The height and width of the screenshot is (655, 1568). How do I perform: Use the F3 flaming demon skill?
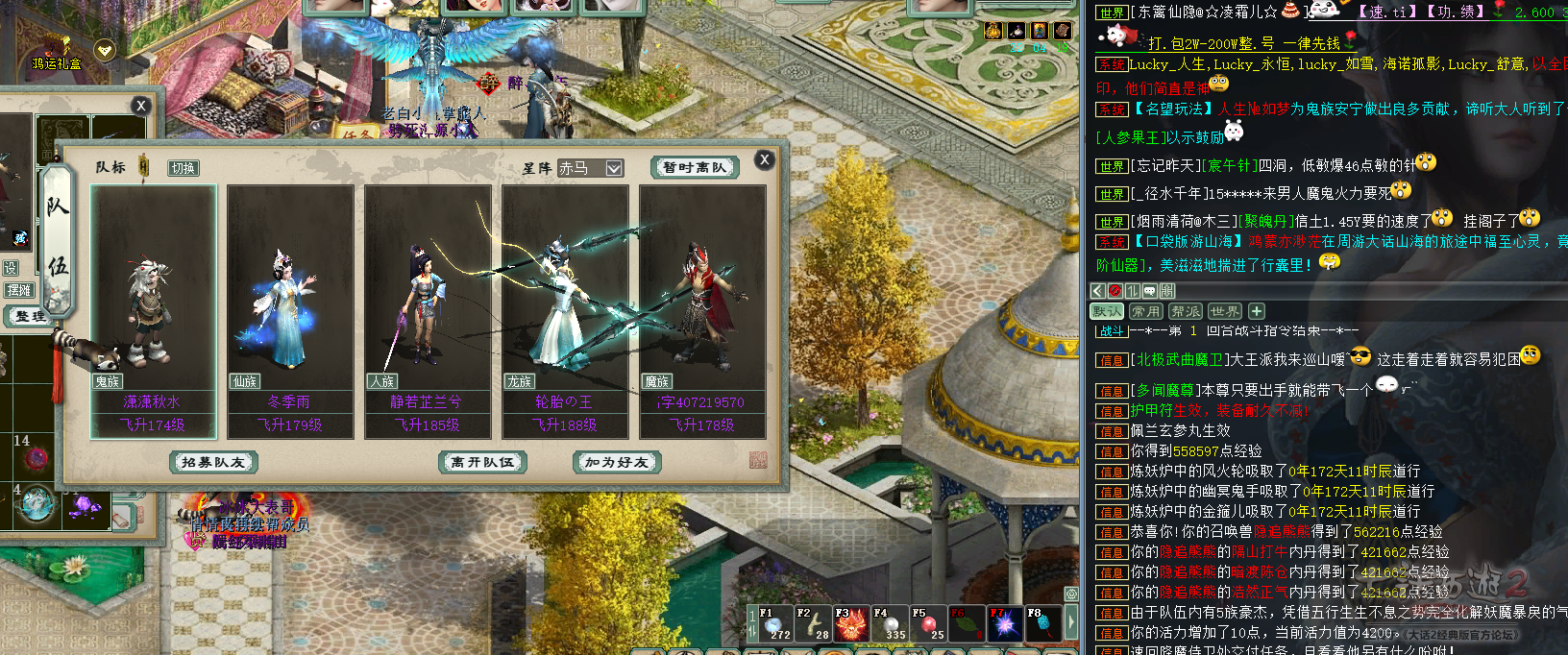(x=851, y=624)
